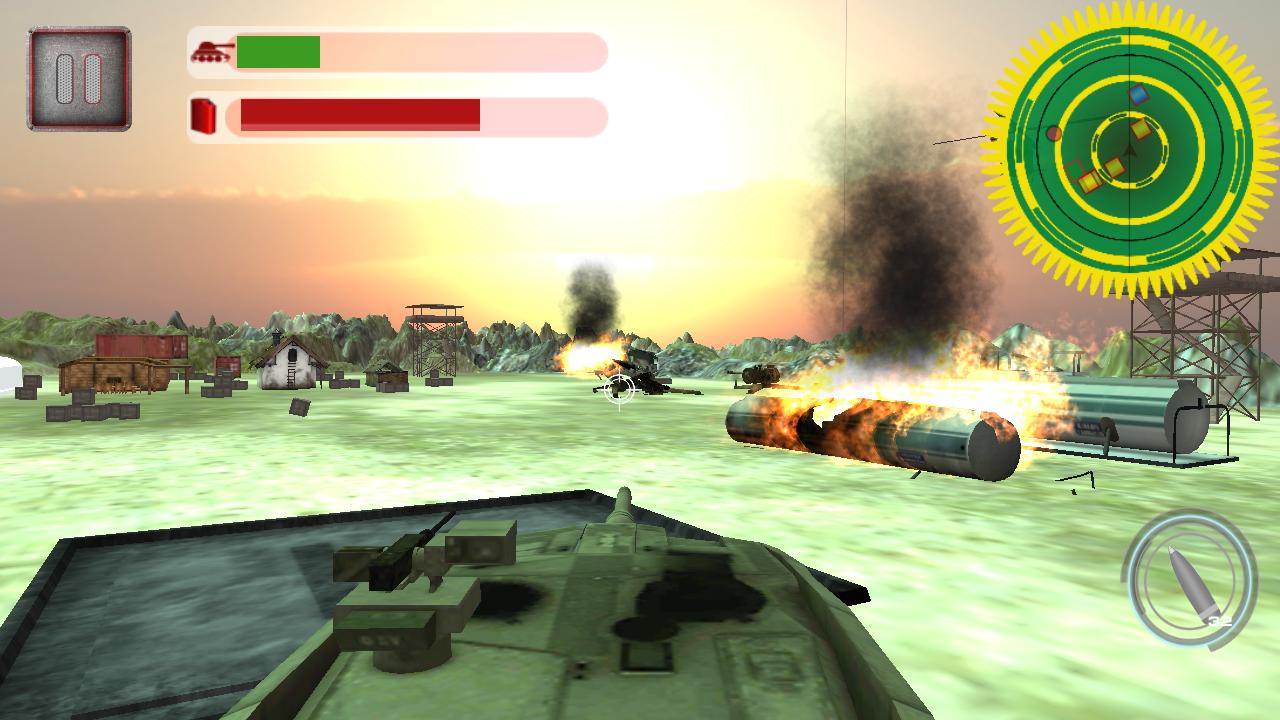Click the targeting crosshair reticle
The height and width of the screenshot is (720, 1280).
coord(620,390)
